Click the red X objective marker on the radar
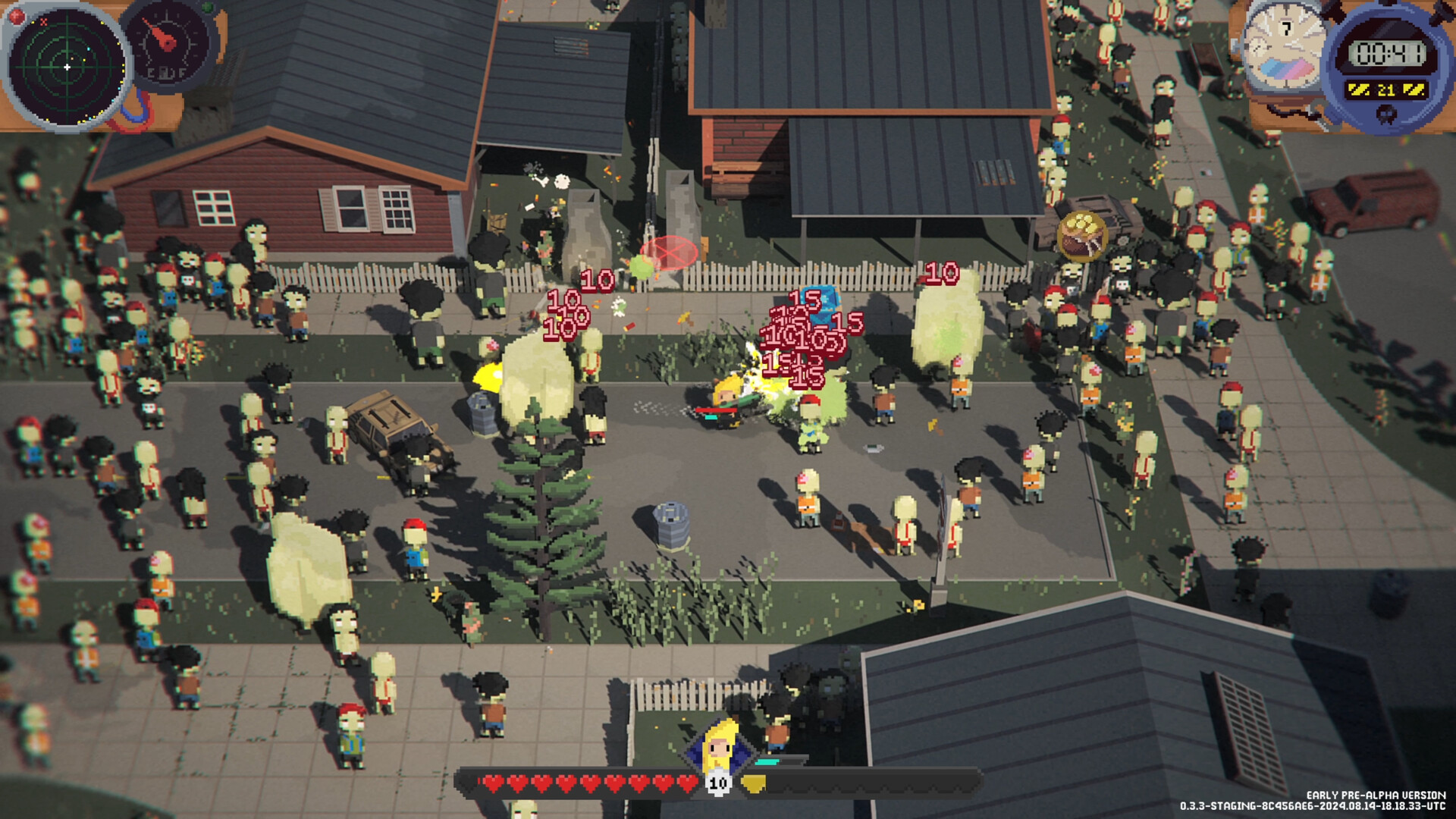This screenshot has height=819, width=1456. (x=44, y=23)
